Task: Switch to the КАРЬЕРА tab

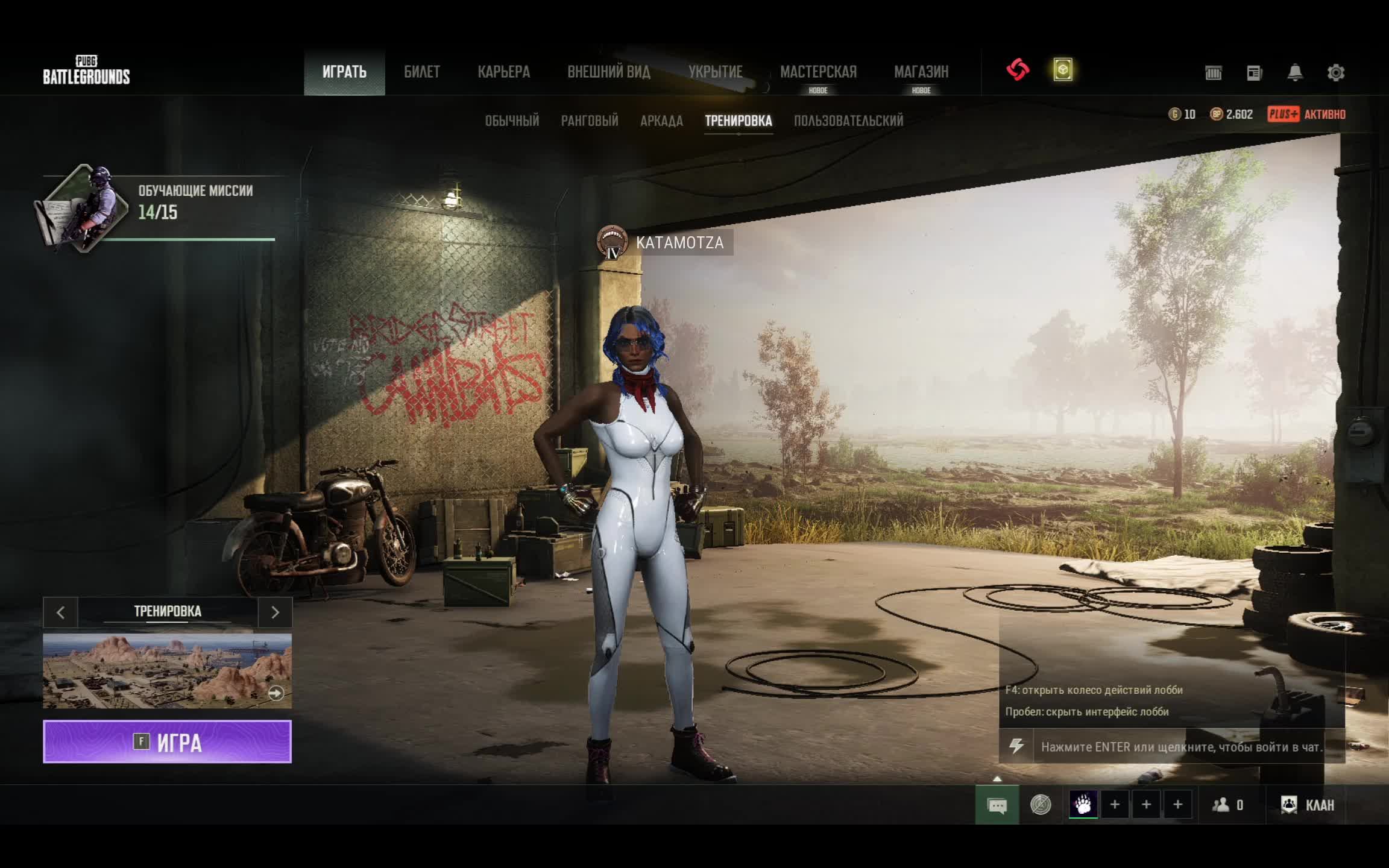Action: [503, 72]
